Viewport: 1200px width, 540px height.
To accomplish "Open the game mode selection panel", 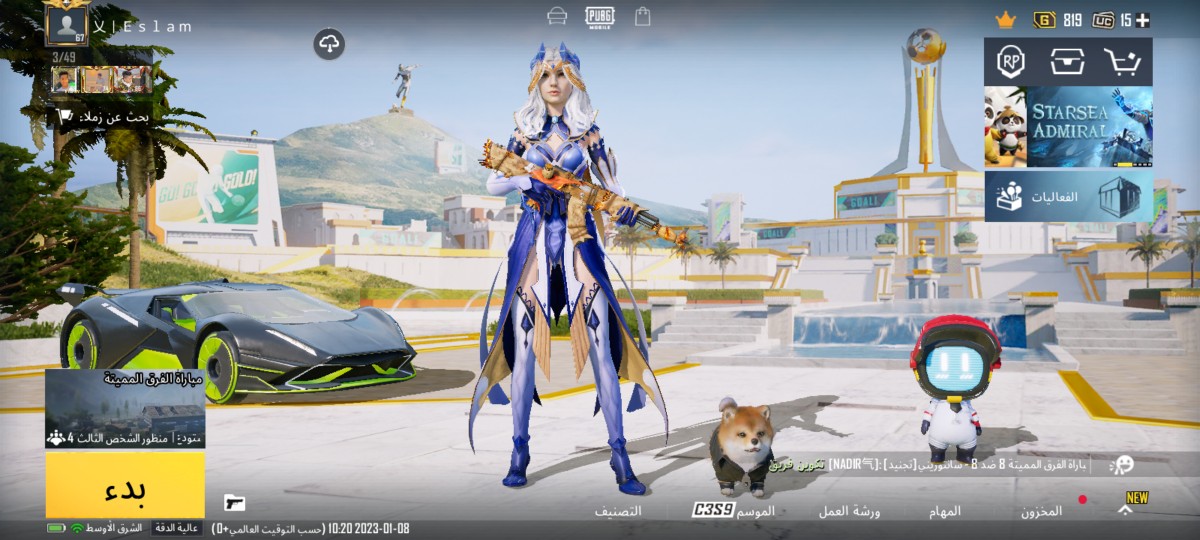I will [x=125, y=409].
